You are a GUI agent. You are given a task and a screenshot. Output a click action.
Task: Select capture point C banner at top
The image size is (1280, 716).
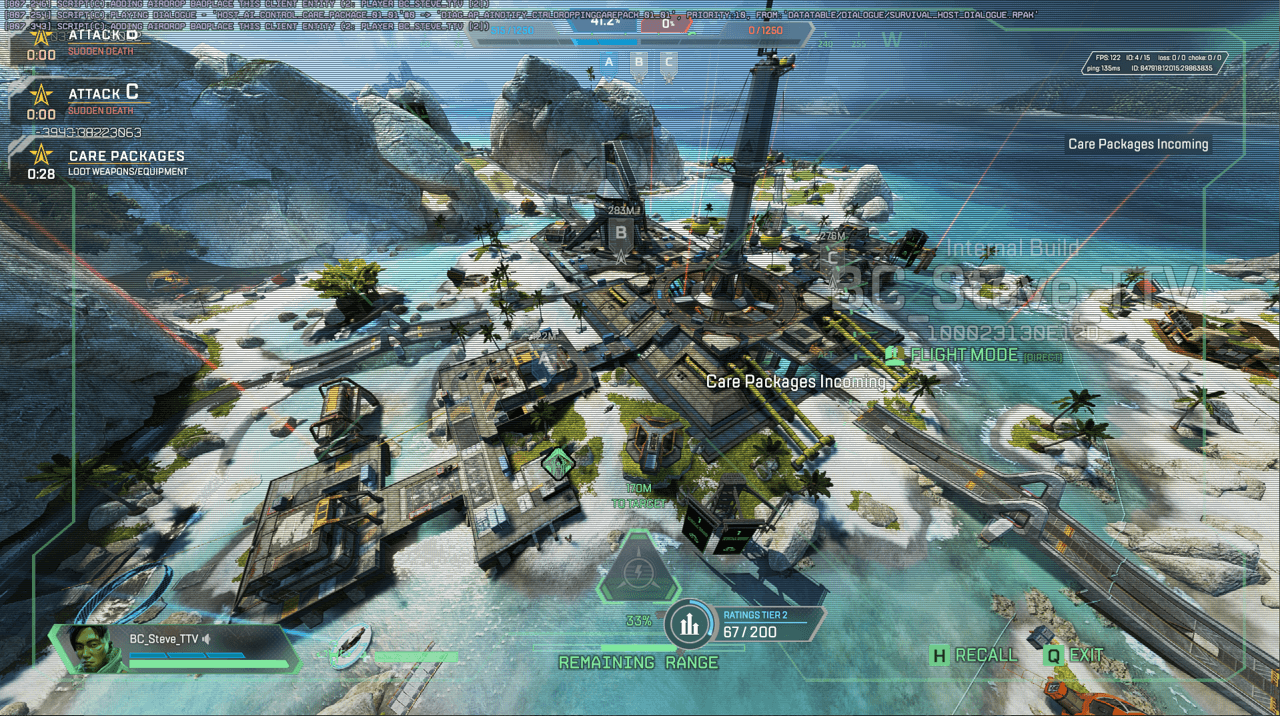[669, 64]
